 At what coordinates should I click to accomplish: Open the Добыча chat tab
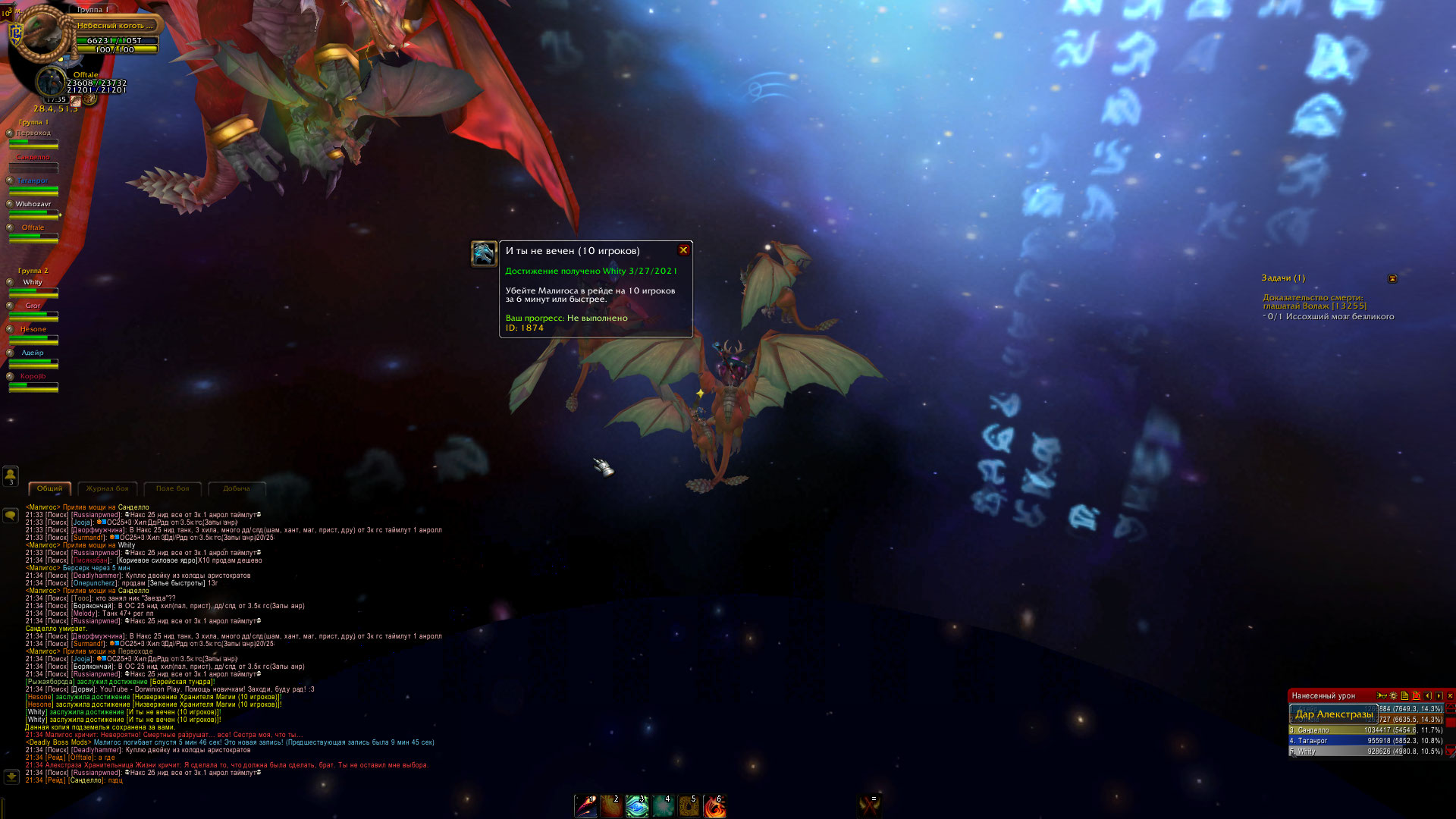[237, 489]
